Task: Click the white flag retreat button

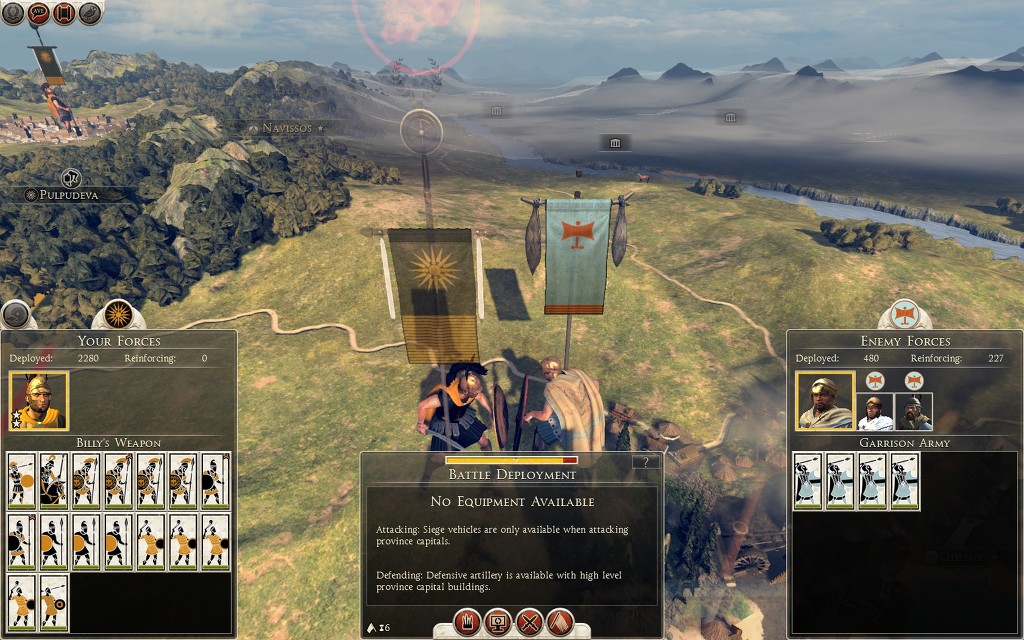Action: click(x=560, y=622)
